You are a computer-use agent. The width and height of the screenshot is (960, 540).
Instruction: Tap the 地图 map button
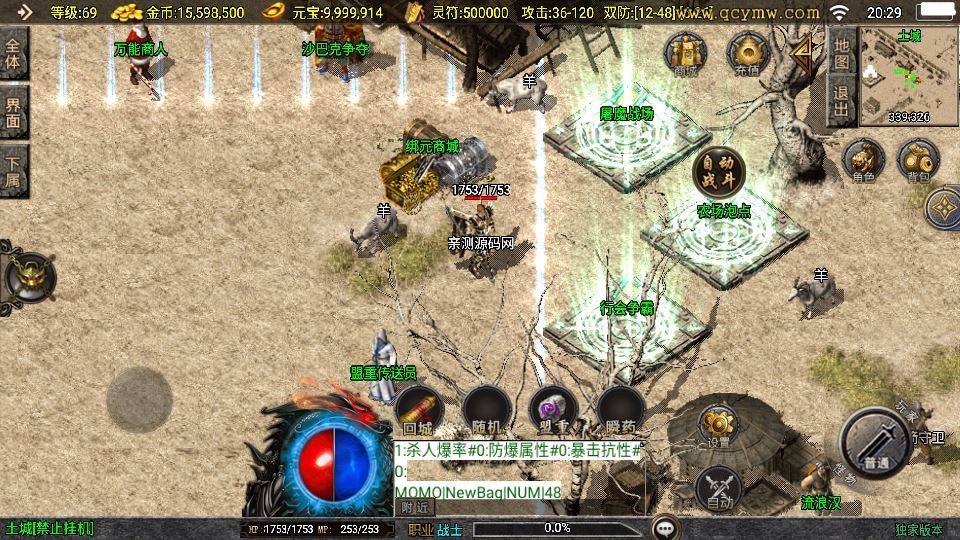[x=841, y=52]
